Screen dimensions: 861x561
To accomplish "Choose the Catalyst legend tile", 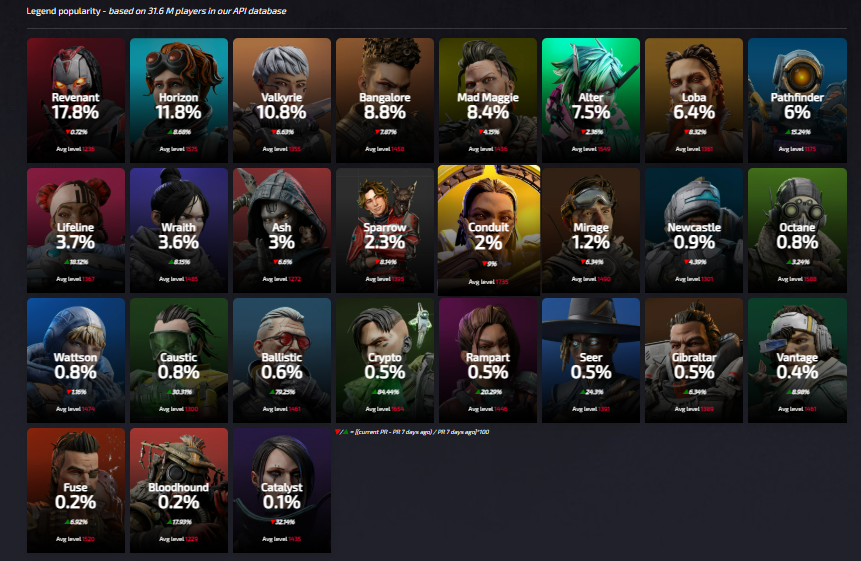I will click(x=282, y=490).
